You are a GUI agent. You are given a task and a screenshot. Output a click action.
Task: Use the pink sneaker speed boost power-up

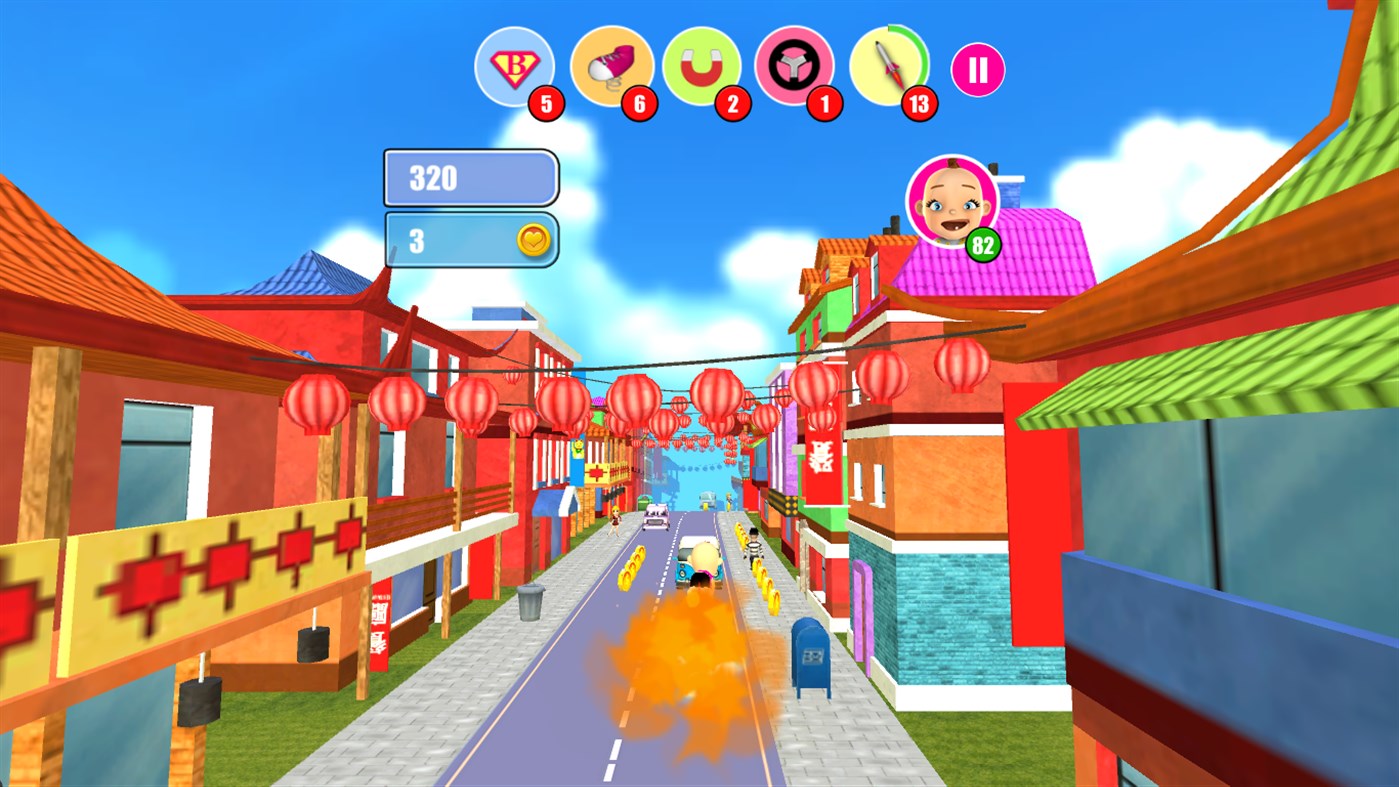pyautogui.click(x=613, y=63)
